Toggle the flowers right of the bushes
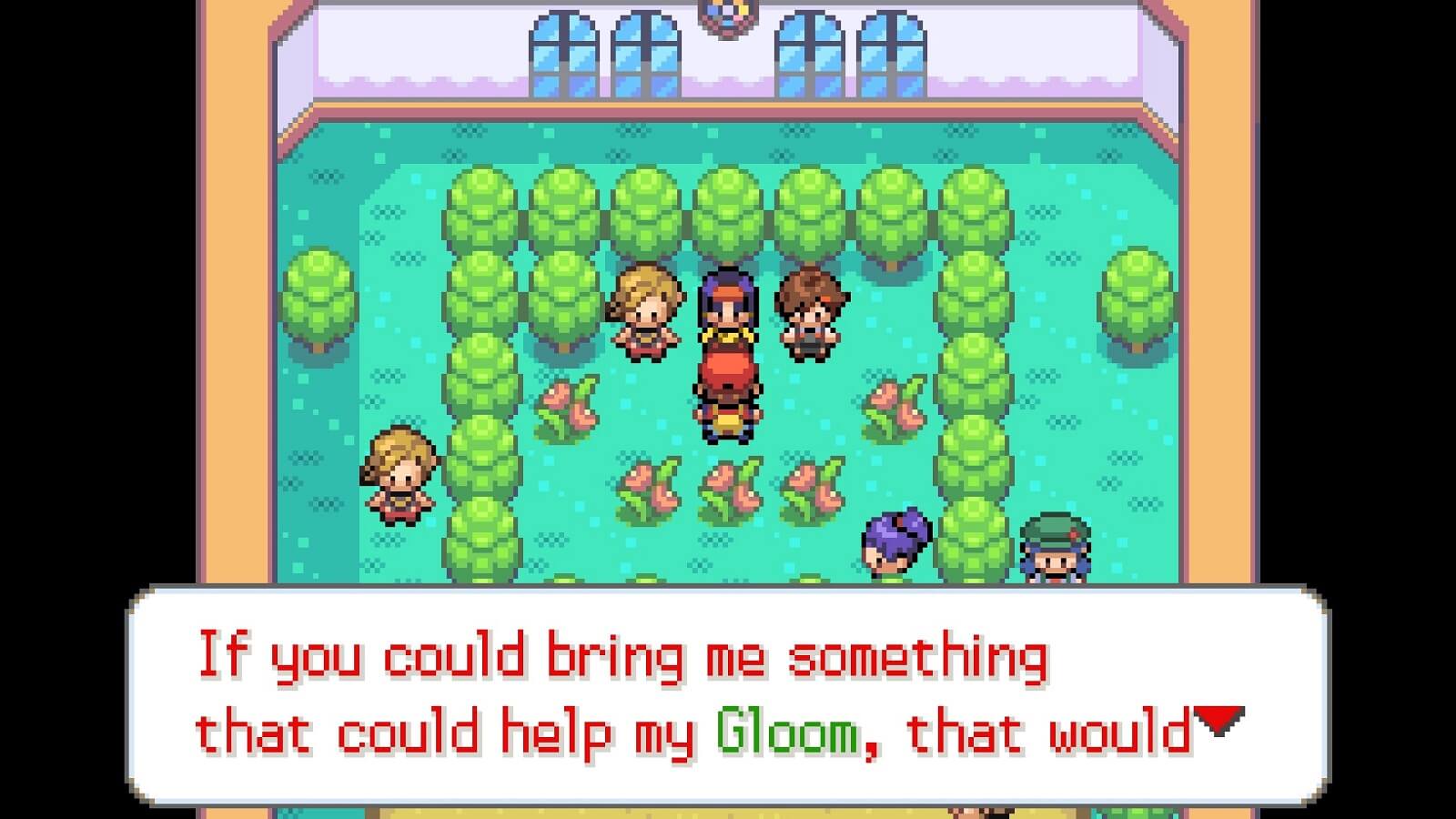 pyautogui.click(x=892, y=405)
